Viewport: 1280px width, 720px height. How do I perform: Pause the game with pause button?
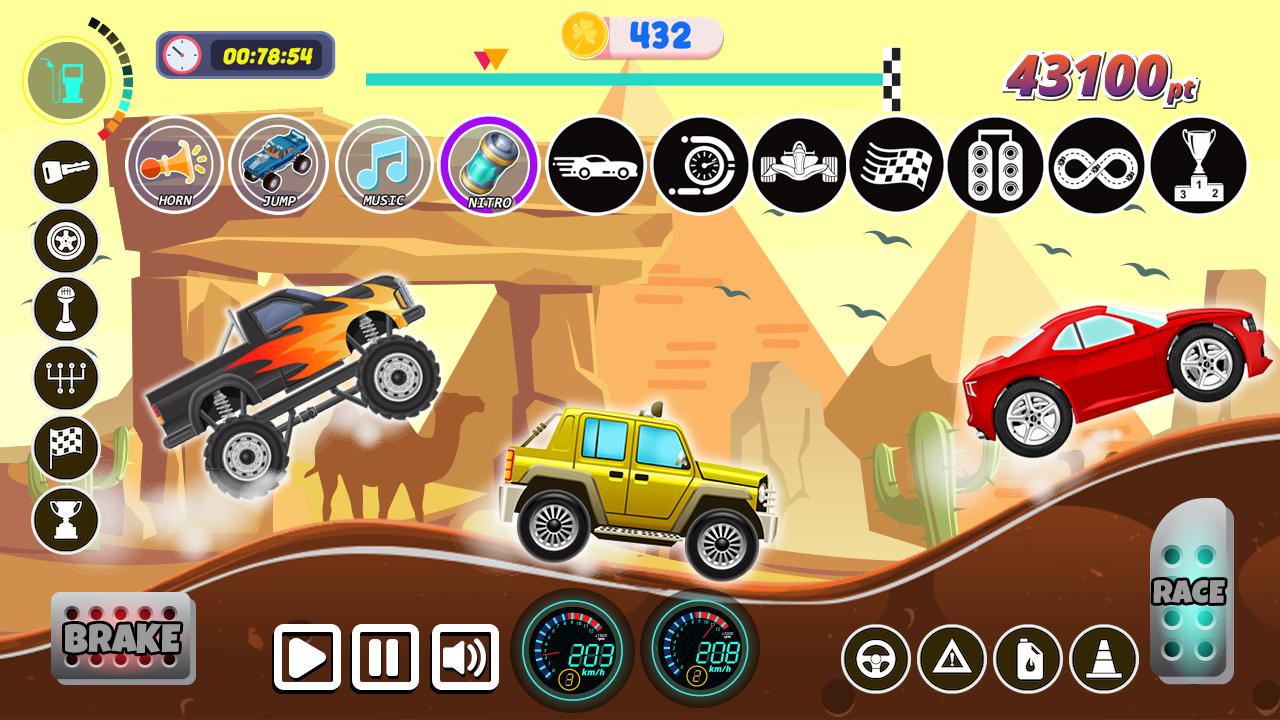click(x=385, y=657)
